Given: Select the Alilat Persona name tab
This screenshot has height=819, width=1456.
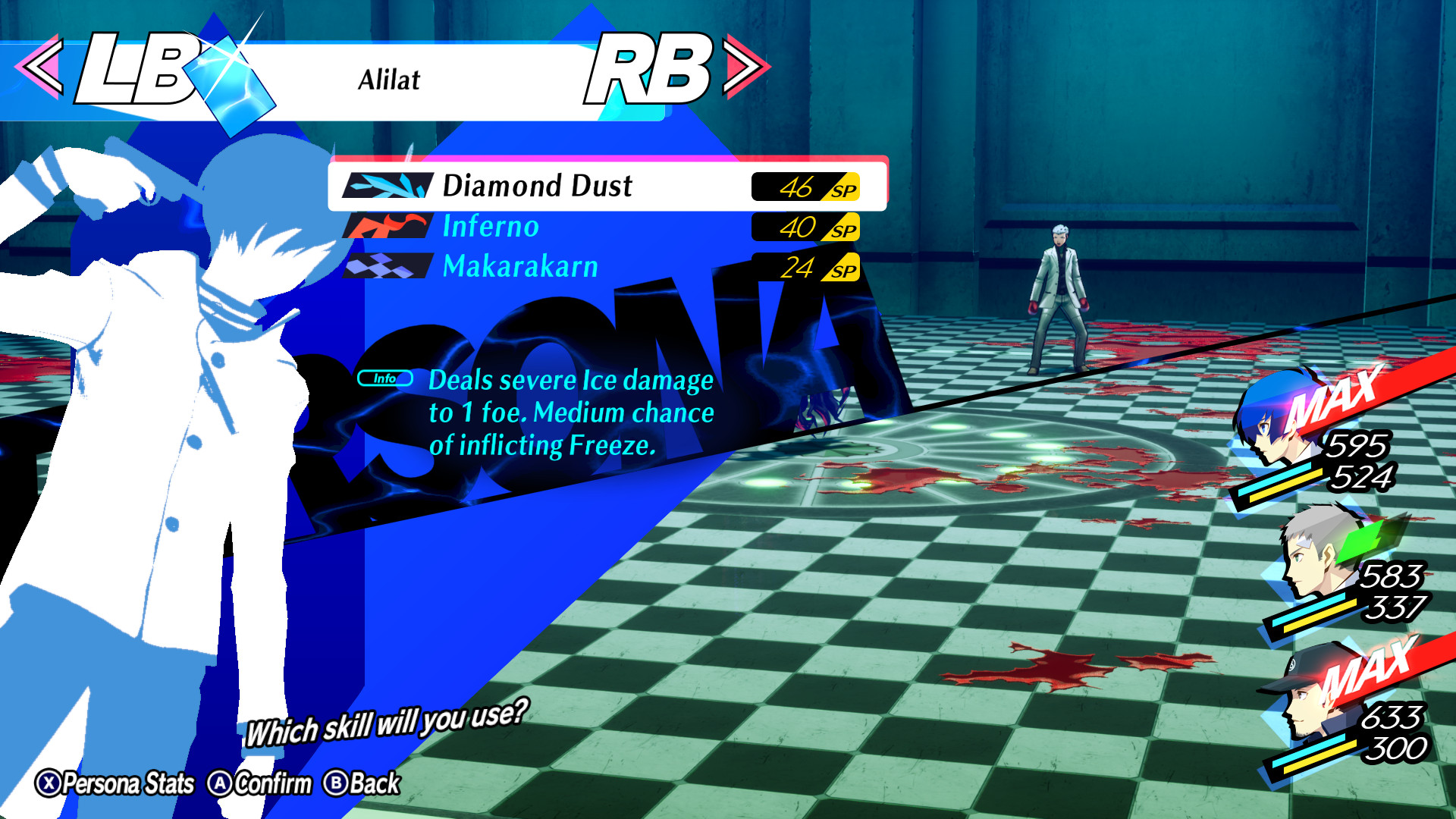Looking at the screenshot, I should 389,81.
